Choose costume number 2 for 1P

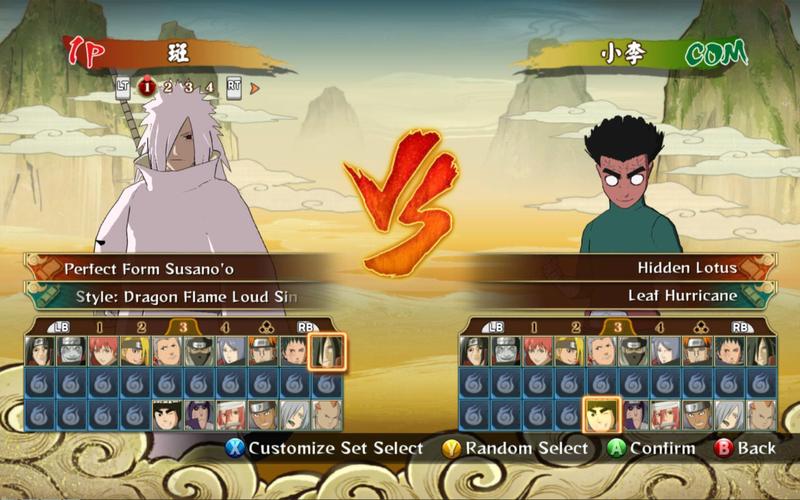[168, 87]
